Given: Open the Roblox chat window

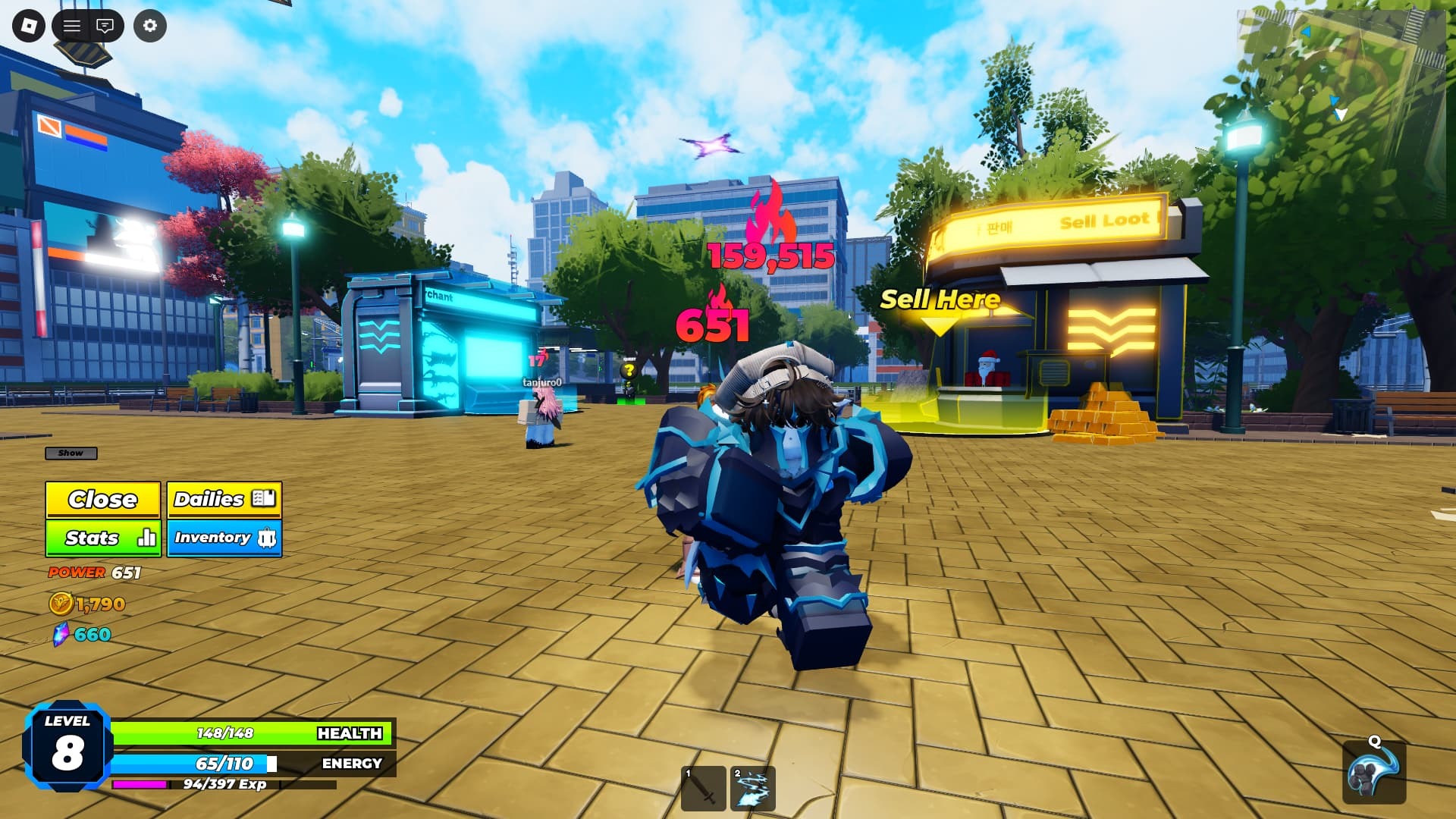Looking at the screenshot, I should point(105,27).
